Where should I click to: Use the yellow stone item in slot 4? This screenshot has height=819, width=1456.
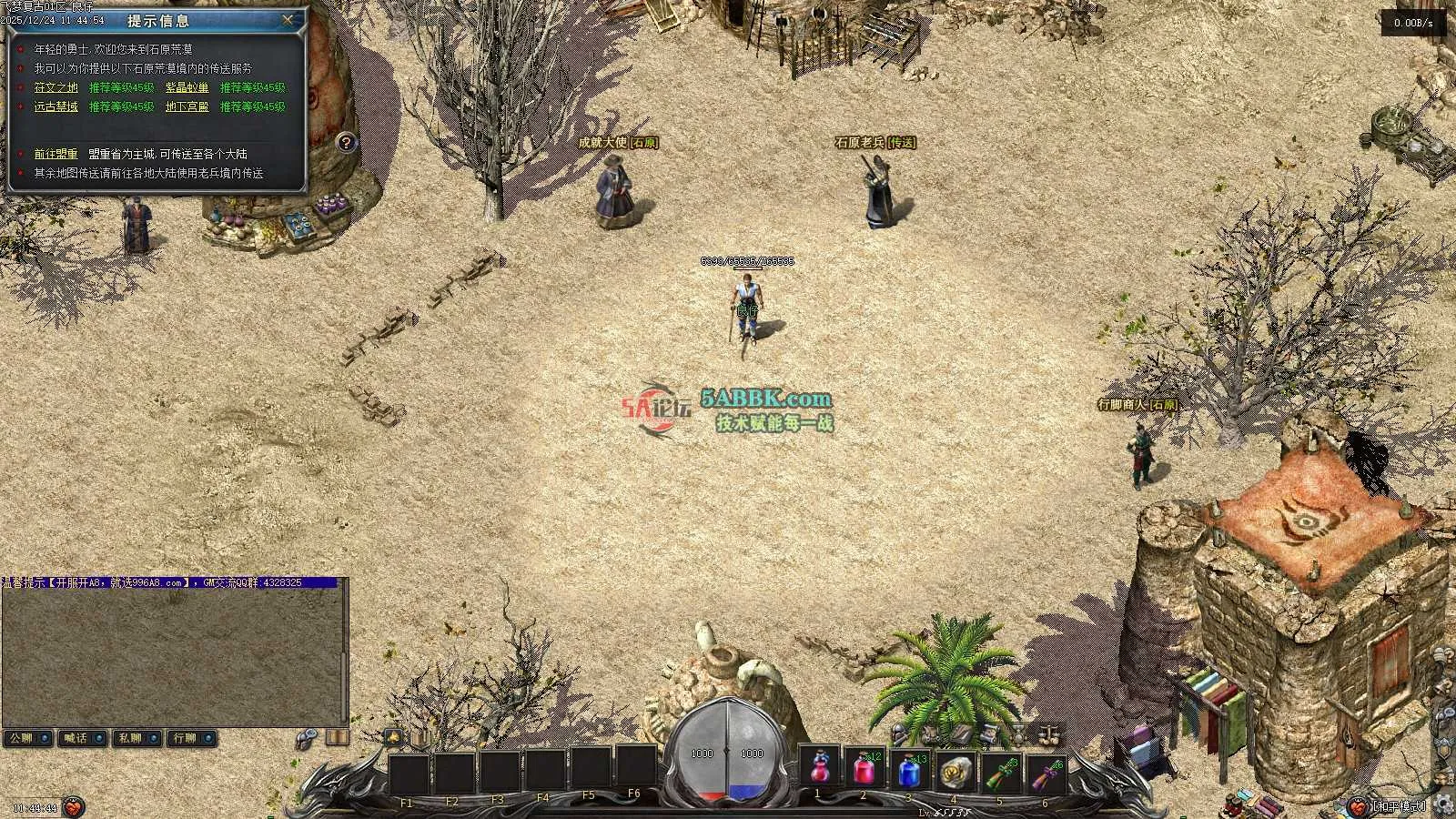pyautogui.click(x=955, y=771)
